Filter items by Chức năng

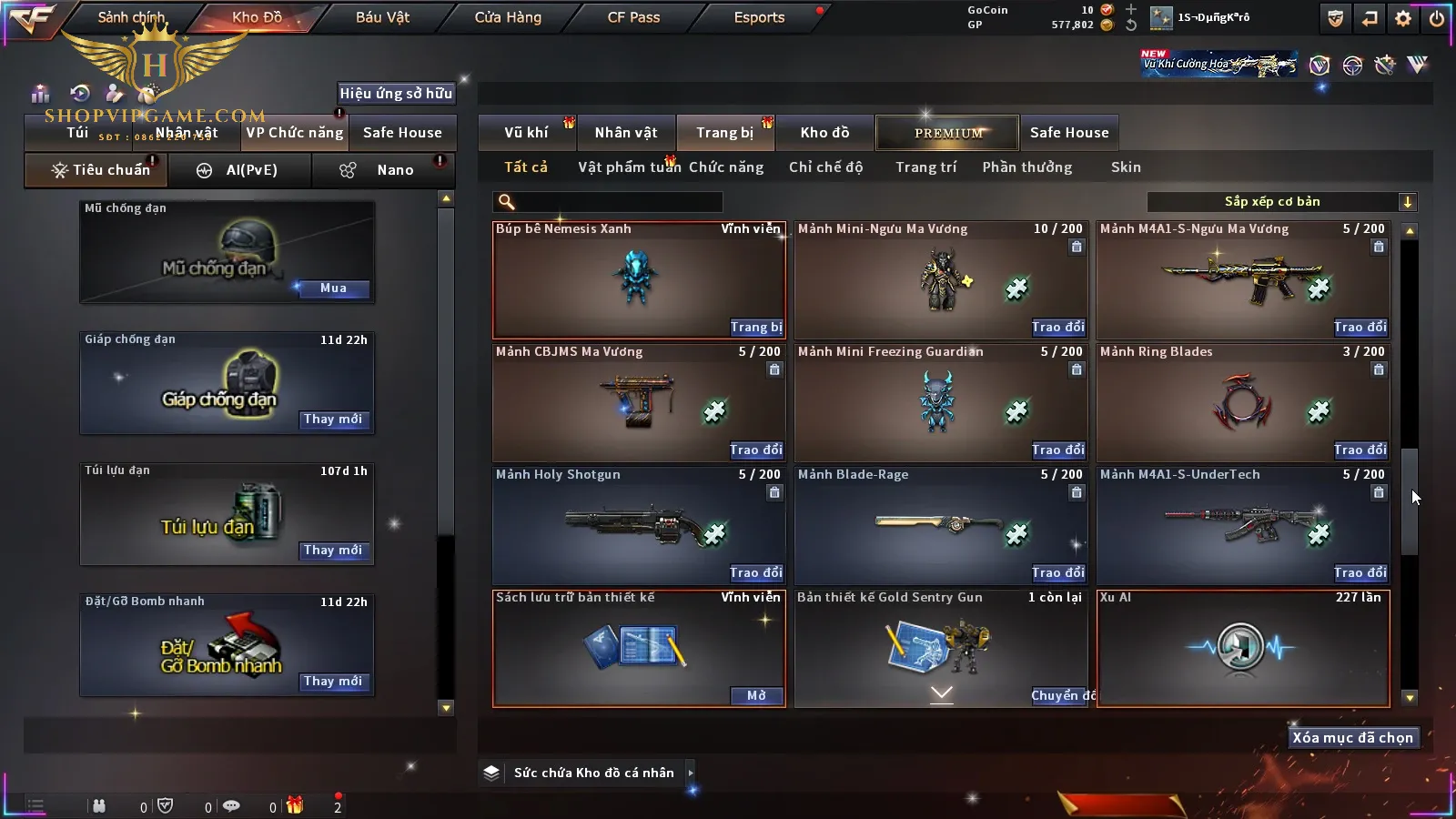click(x=726, y=167)
